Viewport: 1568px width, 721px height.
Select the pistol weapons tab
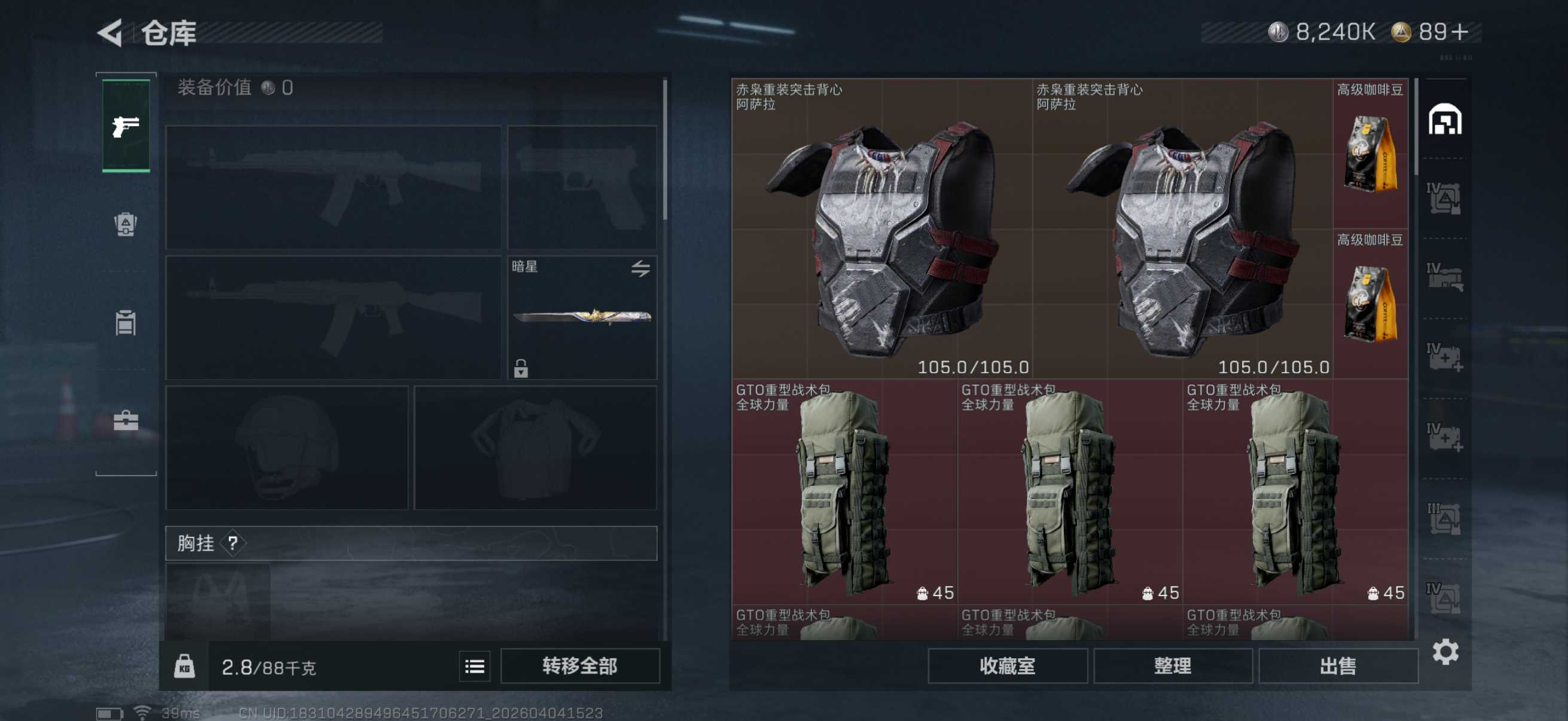(126, 126)
